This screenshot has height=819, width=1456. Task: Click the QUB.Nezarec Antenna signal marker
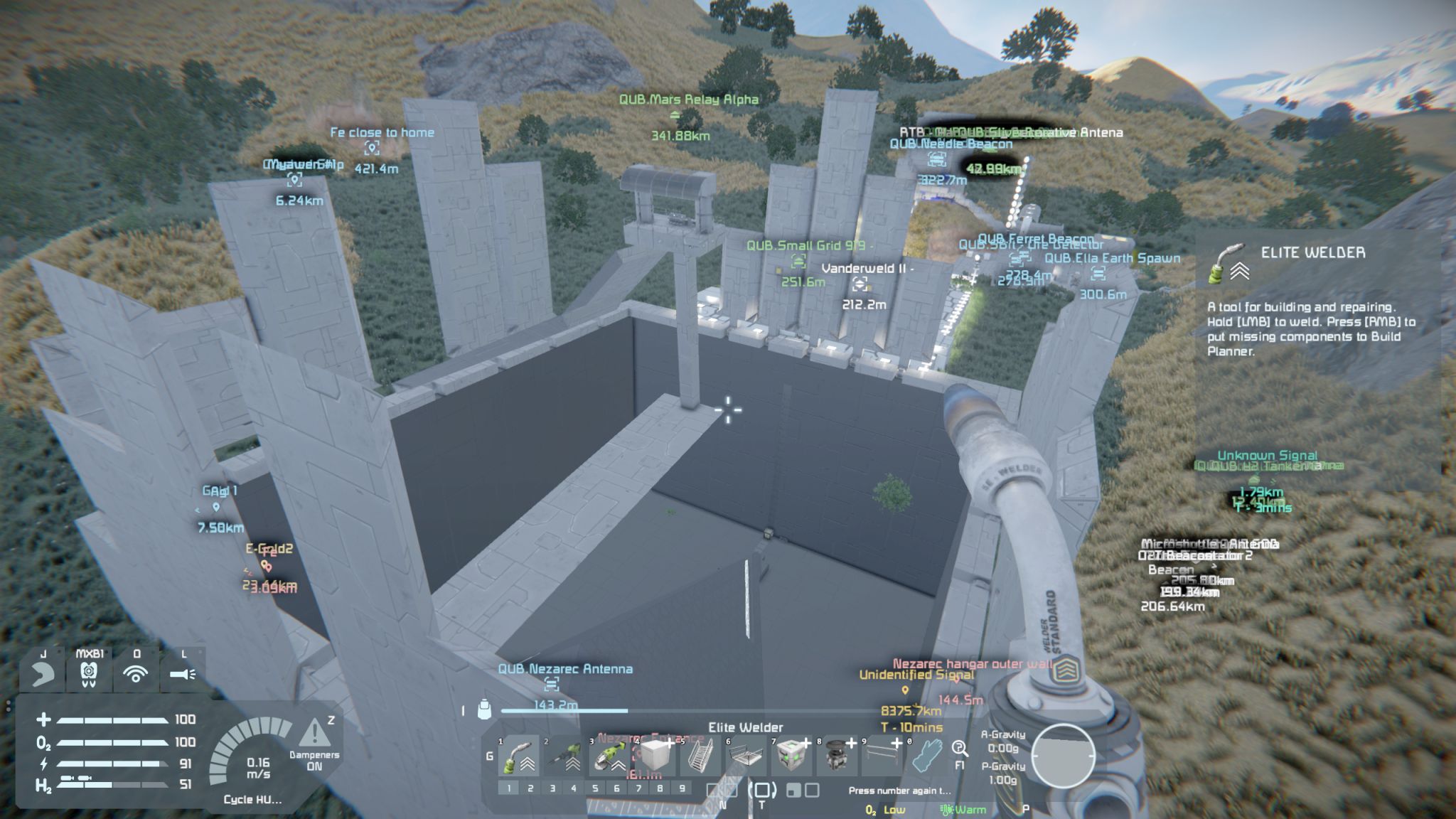[x=552, y=684]
